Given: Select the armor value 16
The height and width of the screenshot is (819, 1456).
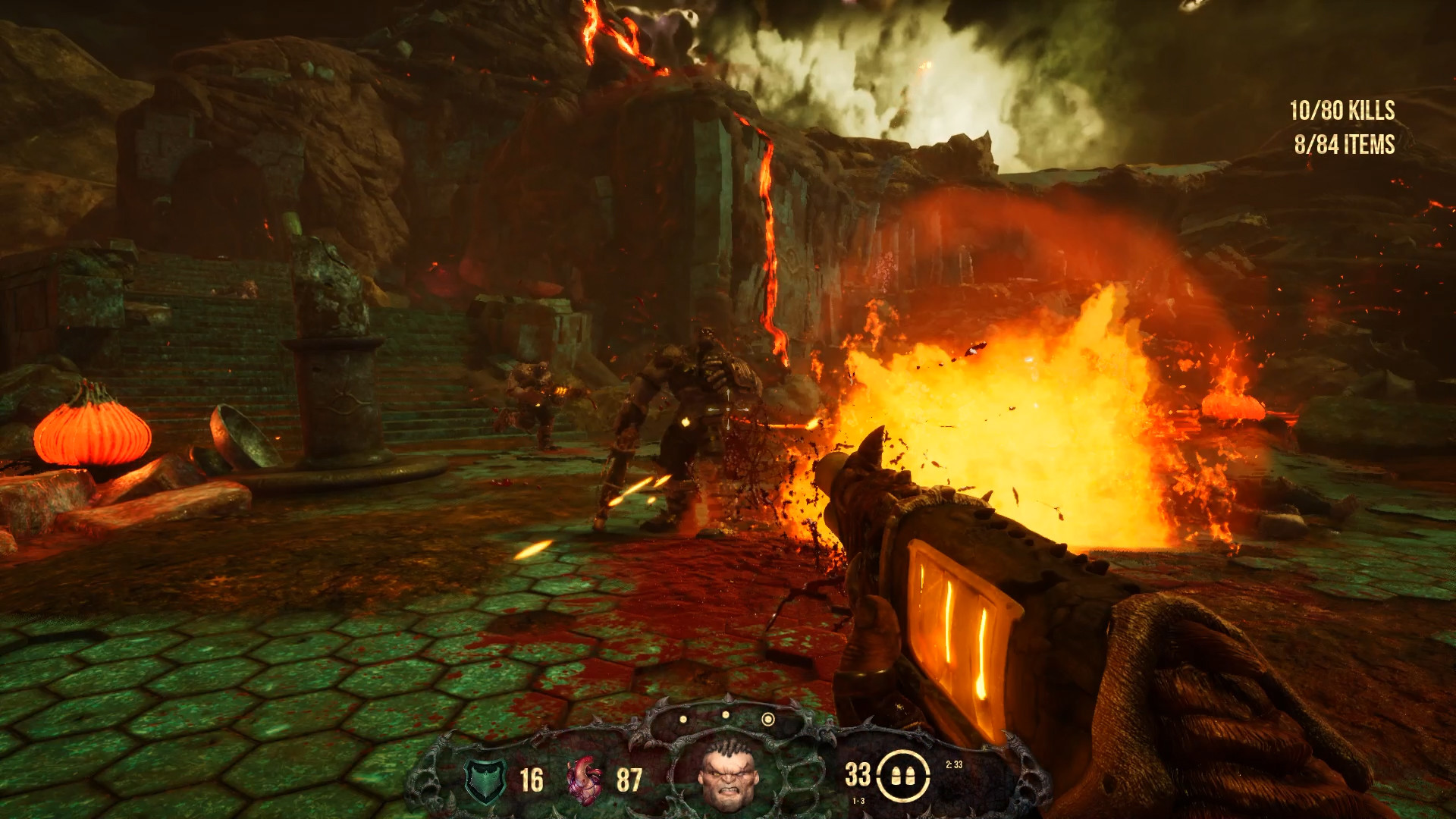Looking at the screenshot, I should [531, 777].
